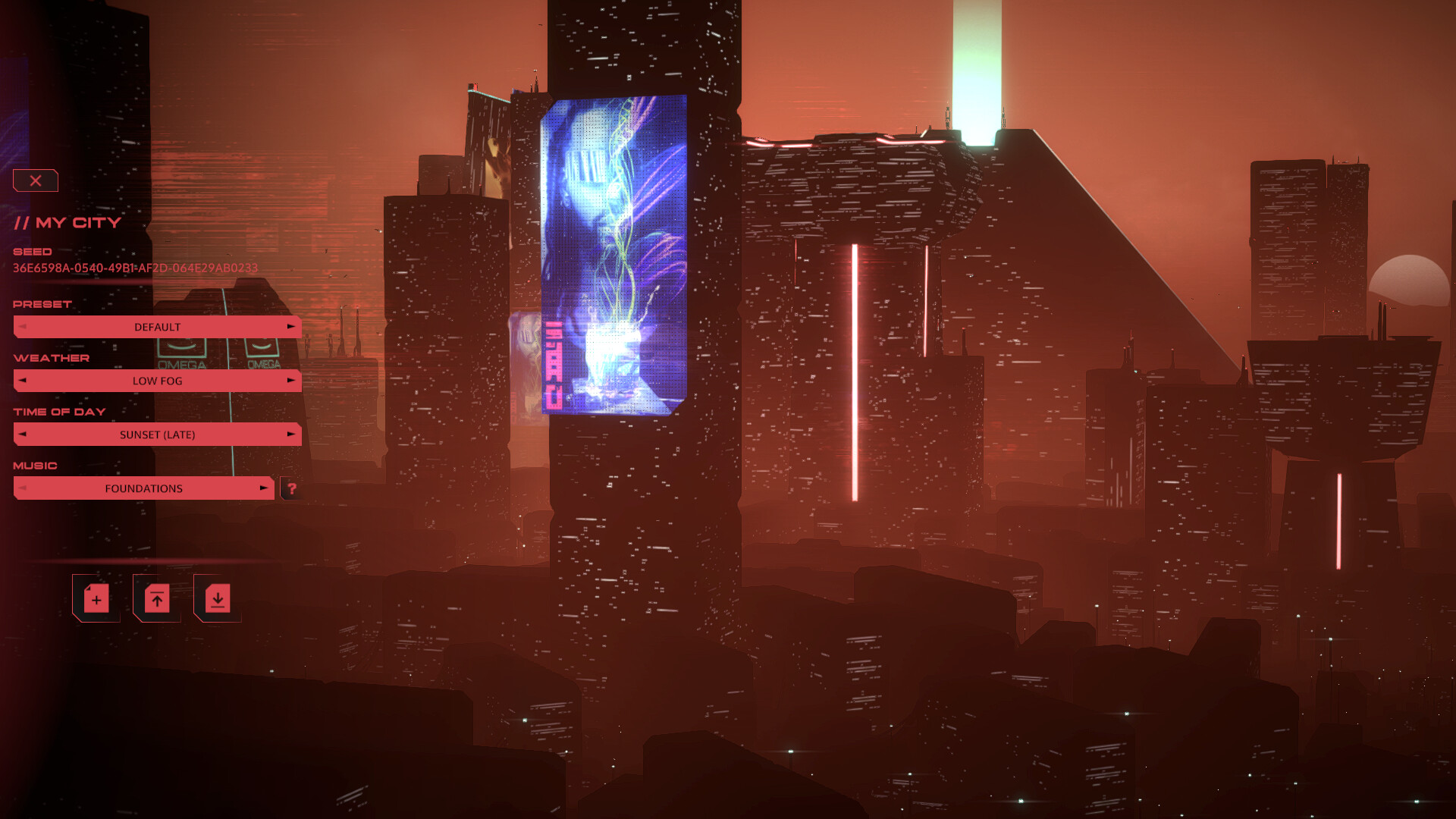Open the DEFAULT preset selector
This screenshot has width=1456, height=819.
point(157,326)
